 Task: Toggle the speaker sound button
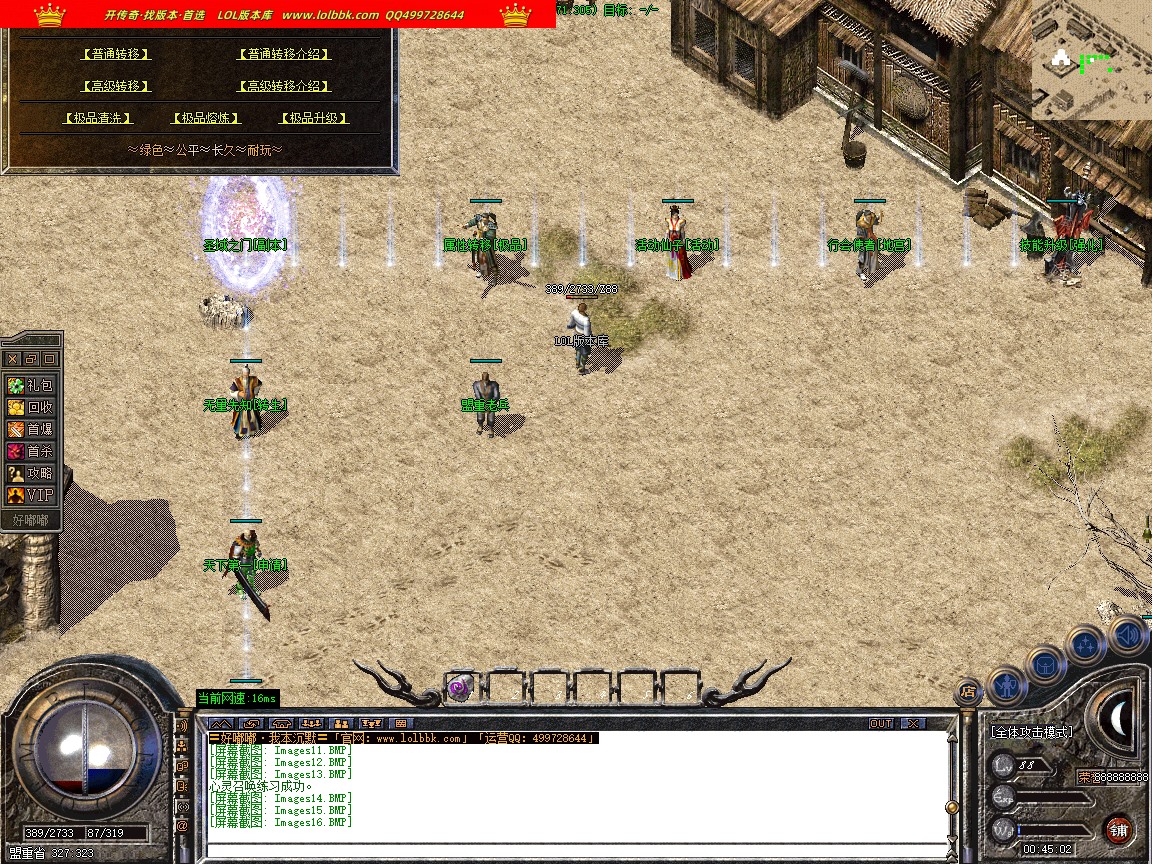pyautogui.click(x=1128, y=635)
